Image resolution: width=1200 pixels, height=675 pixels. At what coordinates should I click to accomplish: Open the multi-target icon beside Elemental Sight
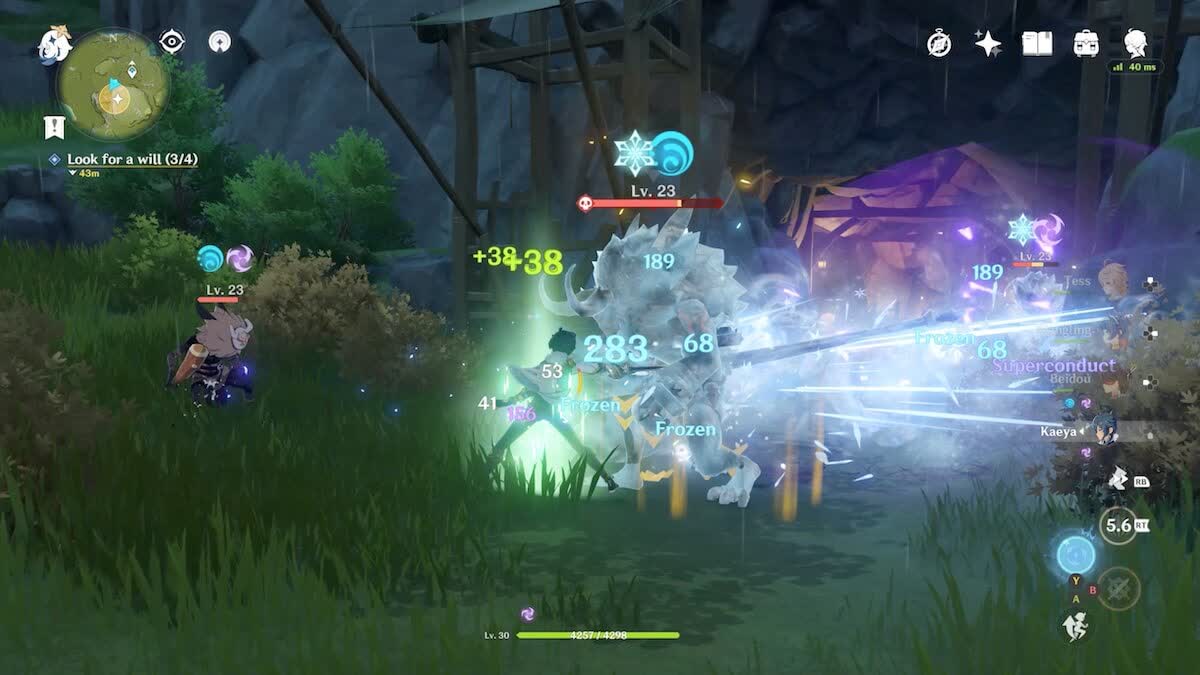pyautogui.click(x=219, y=42)
